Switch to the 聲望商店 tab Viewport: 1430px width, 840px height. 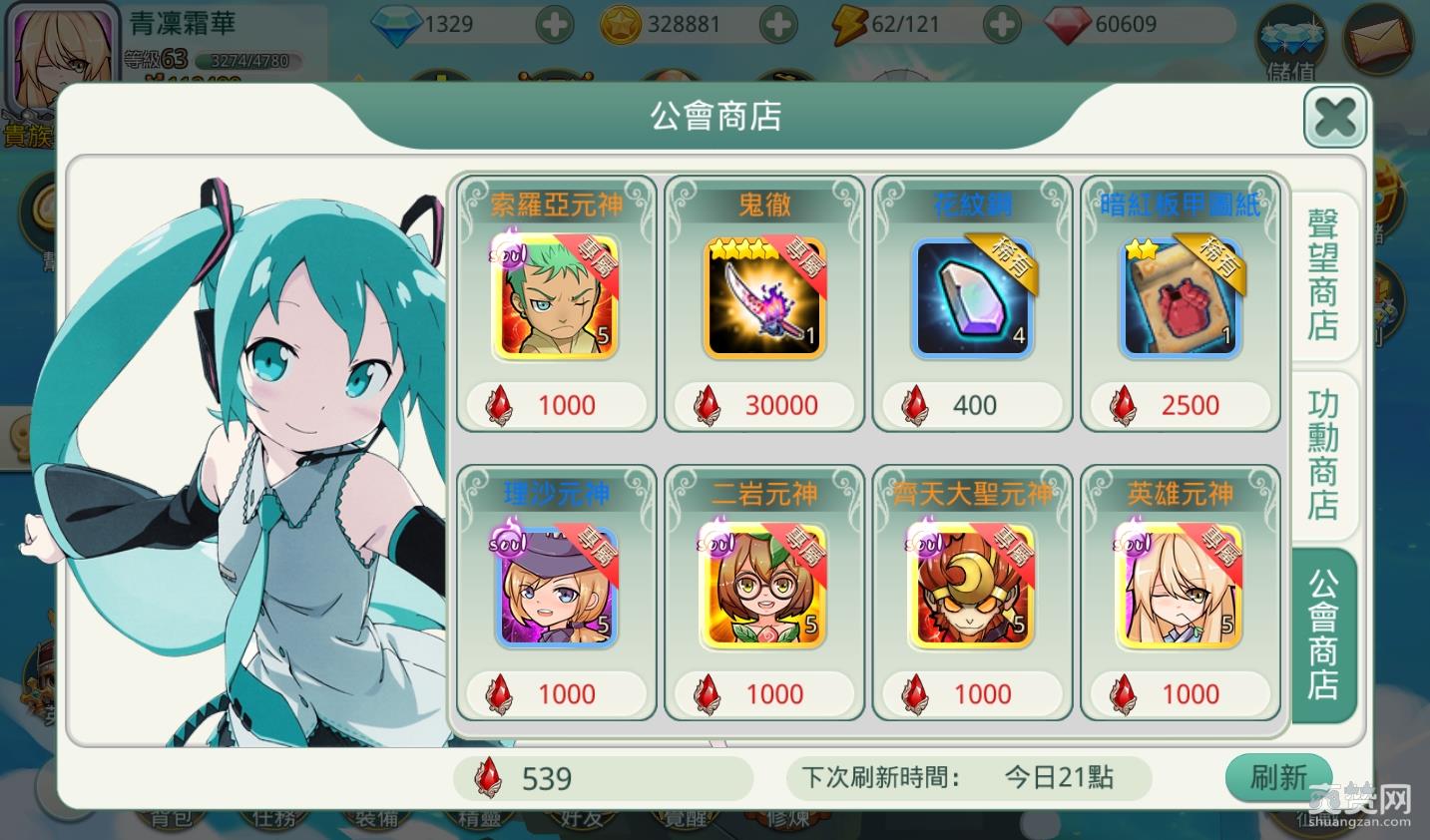[1322, 274]
